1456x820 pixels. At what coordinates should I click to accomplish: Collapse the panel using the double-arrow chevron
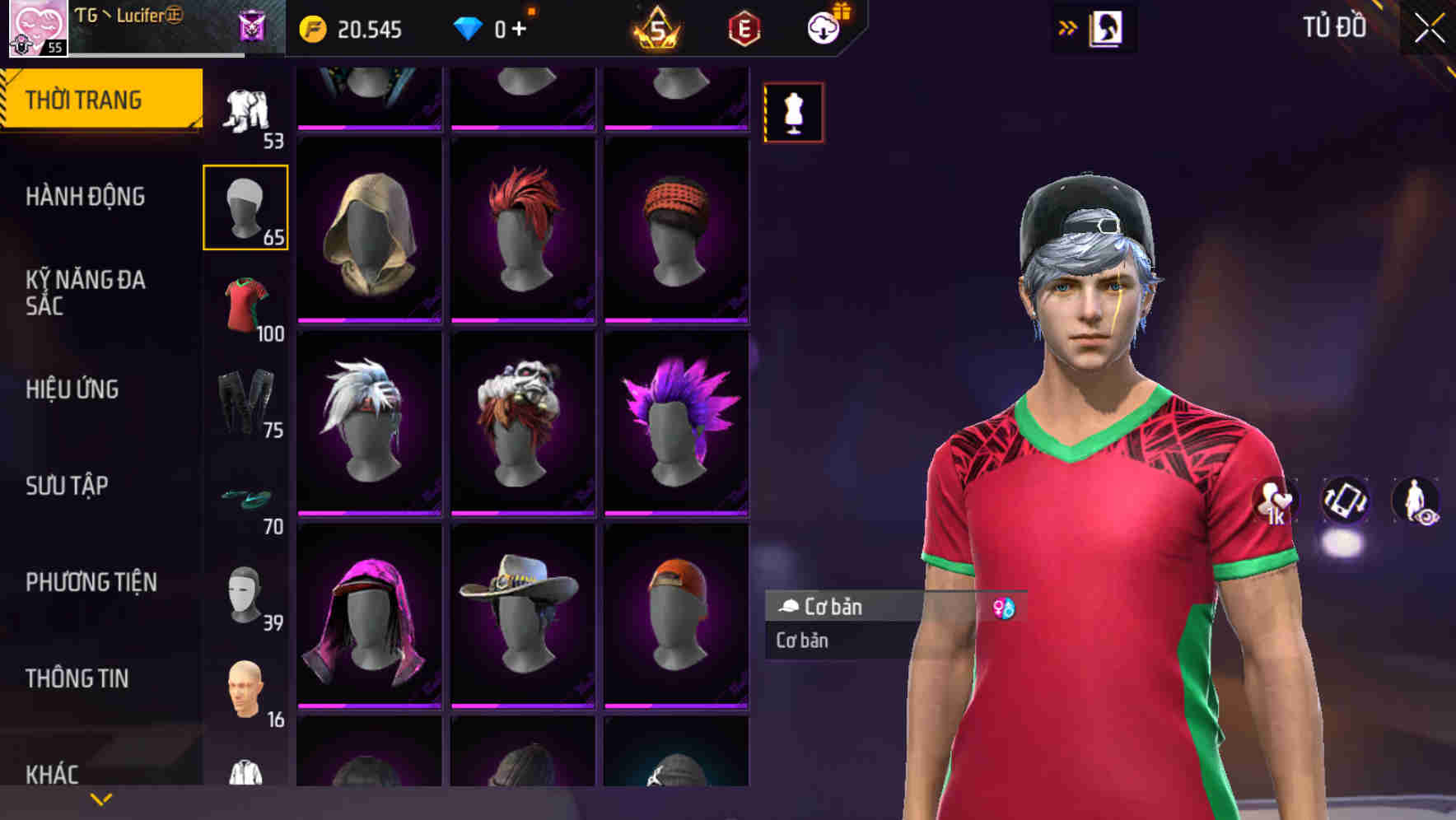pyautogui.click(x=1068, y=27)
